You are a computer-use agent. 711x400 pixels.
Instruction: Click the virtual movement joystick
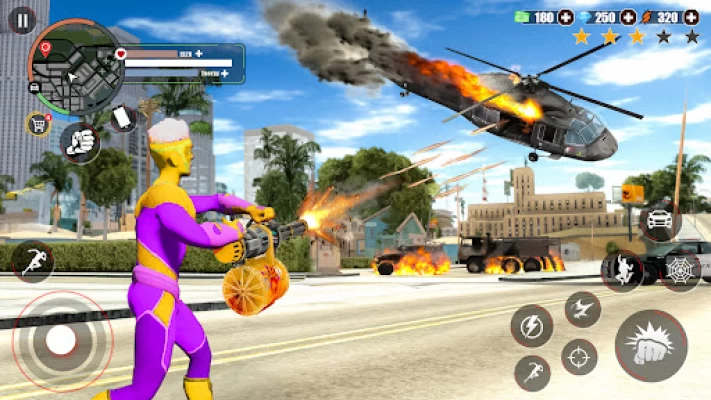pos(61,341)
